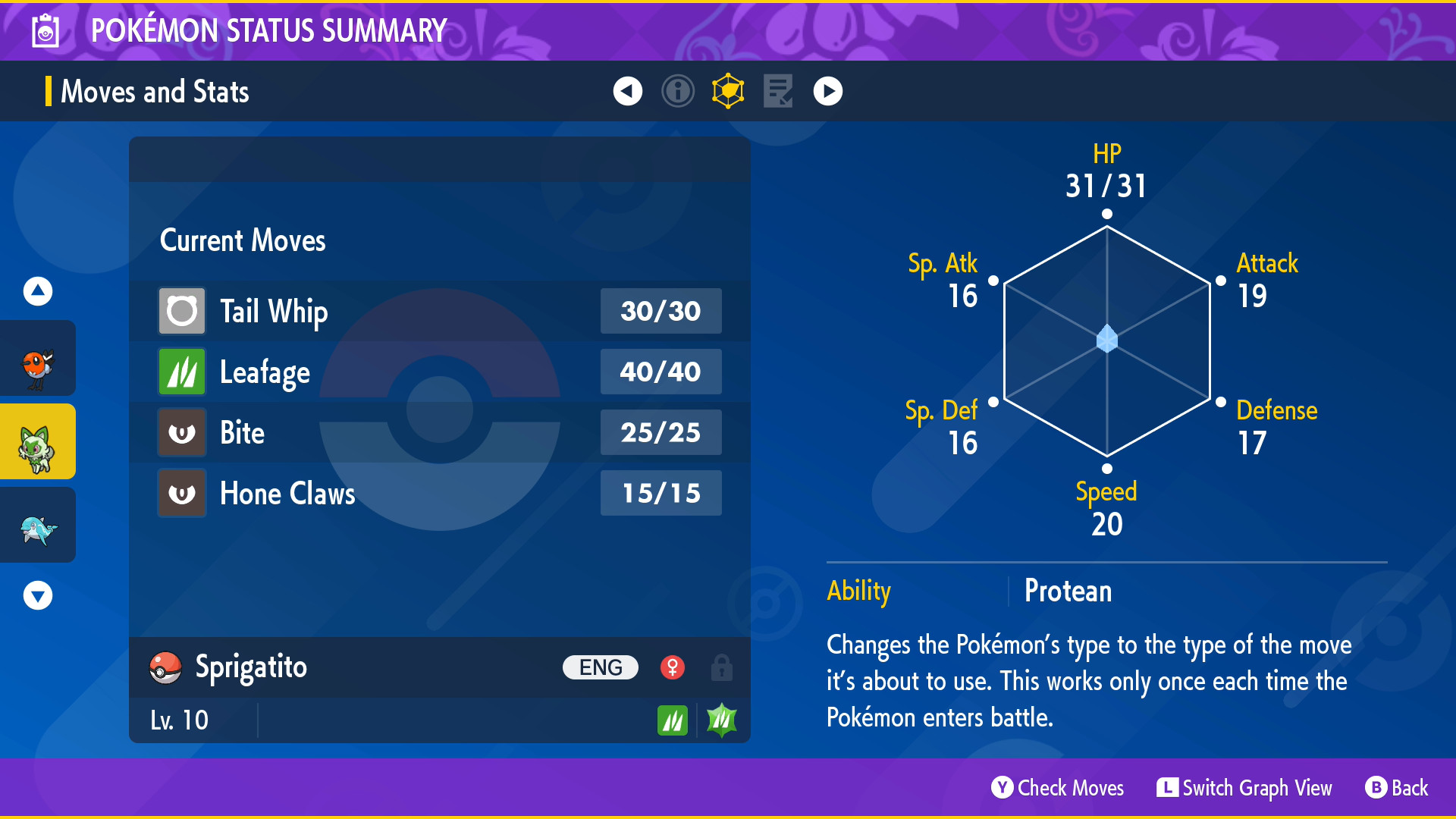
Task: Open the memo/notes page icon
Action: coord(778,90)
